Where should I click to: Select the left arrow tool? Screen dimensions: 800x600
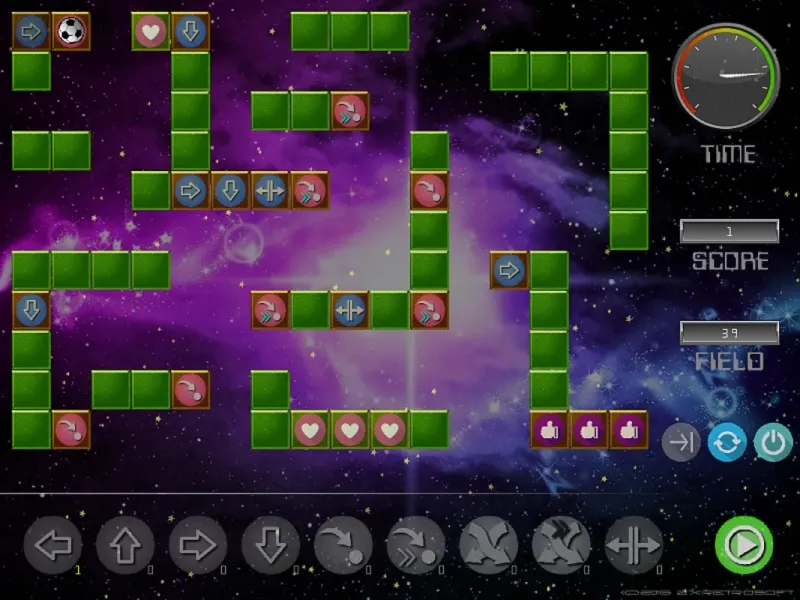point(53,546)
